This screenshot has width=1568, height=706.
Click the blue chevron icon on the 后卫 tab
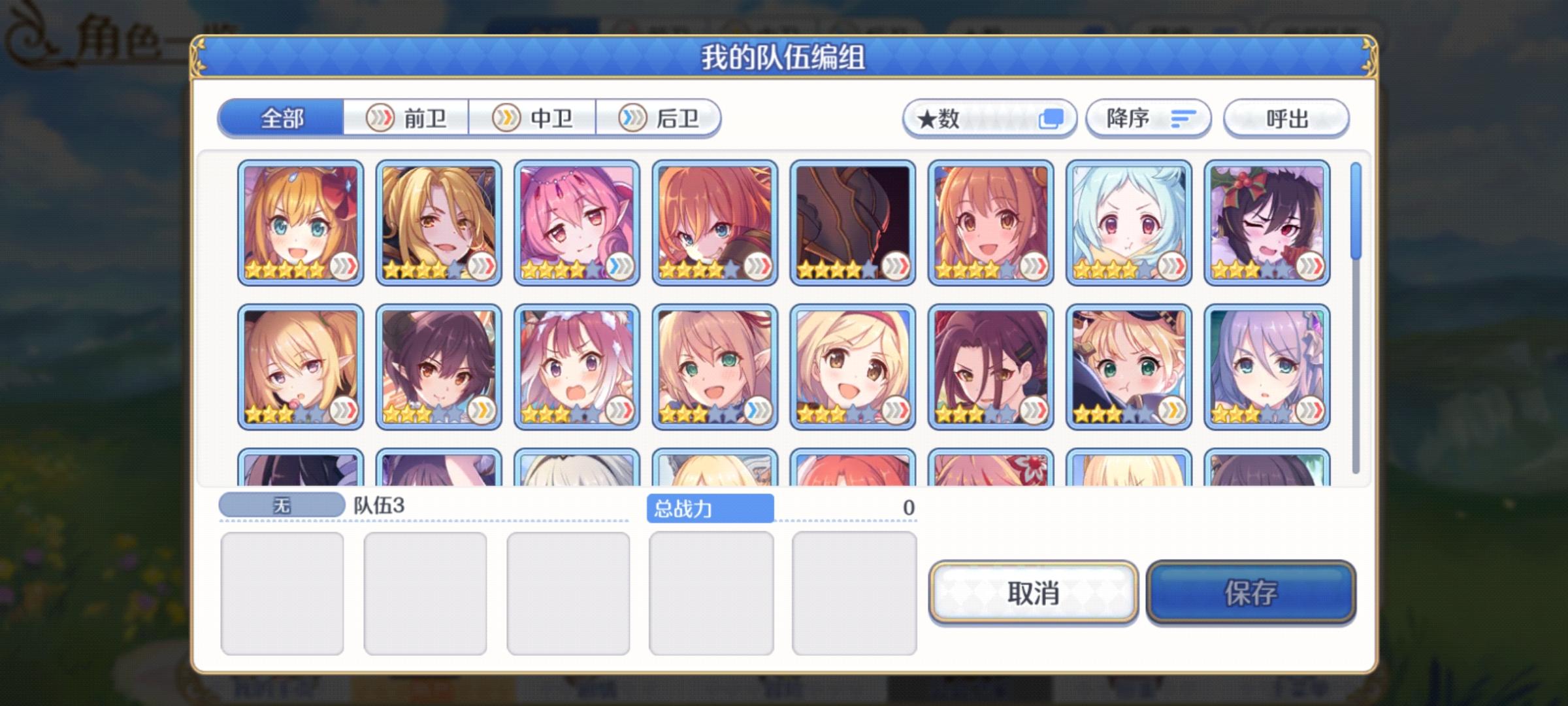point(632,118)
